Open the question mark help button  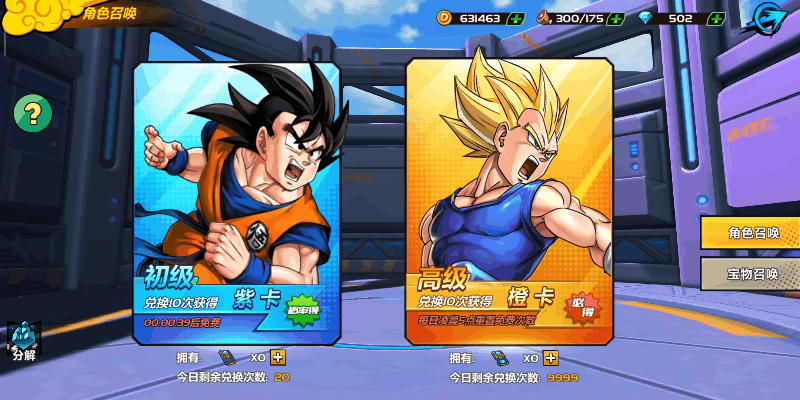click(x=32, y=112)
